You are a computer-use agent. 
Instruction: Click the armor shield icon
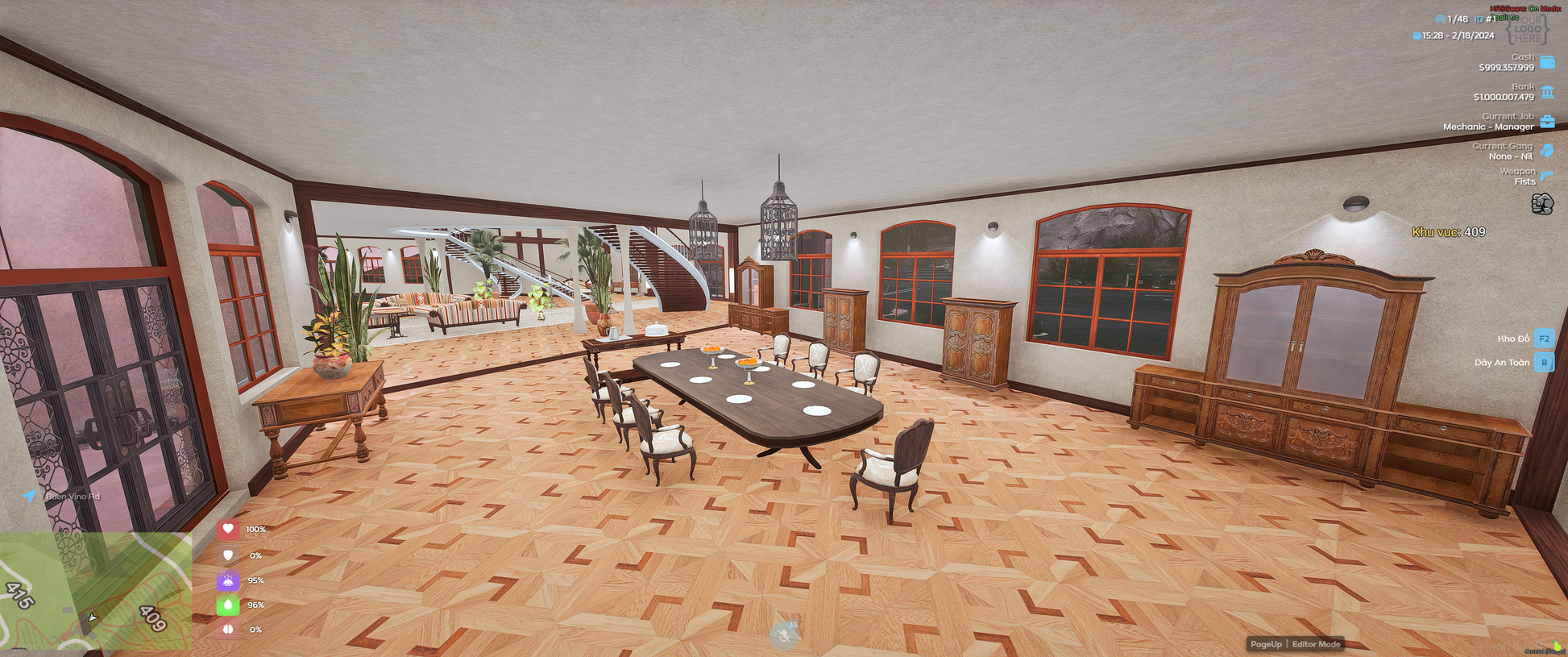tap(228, 555)
